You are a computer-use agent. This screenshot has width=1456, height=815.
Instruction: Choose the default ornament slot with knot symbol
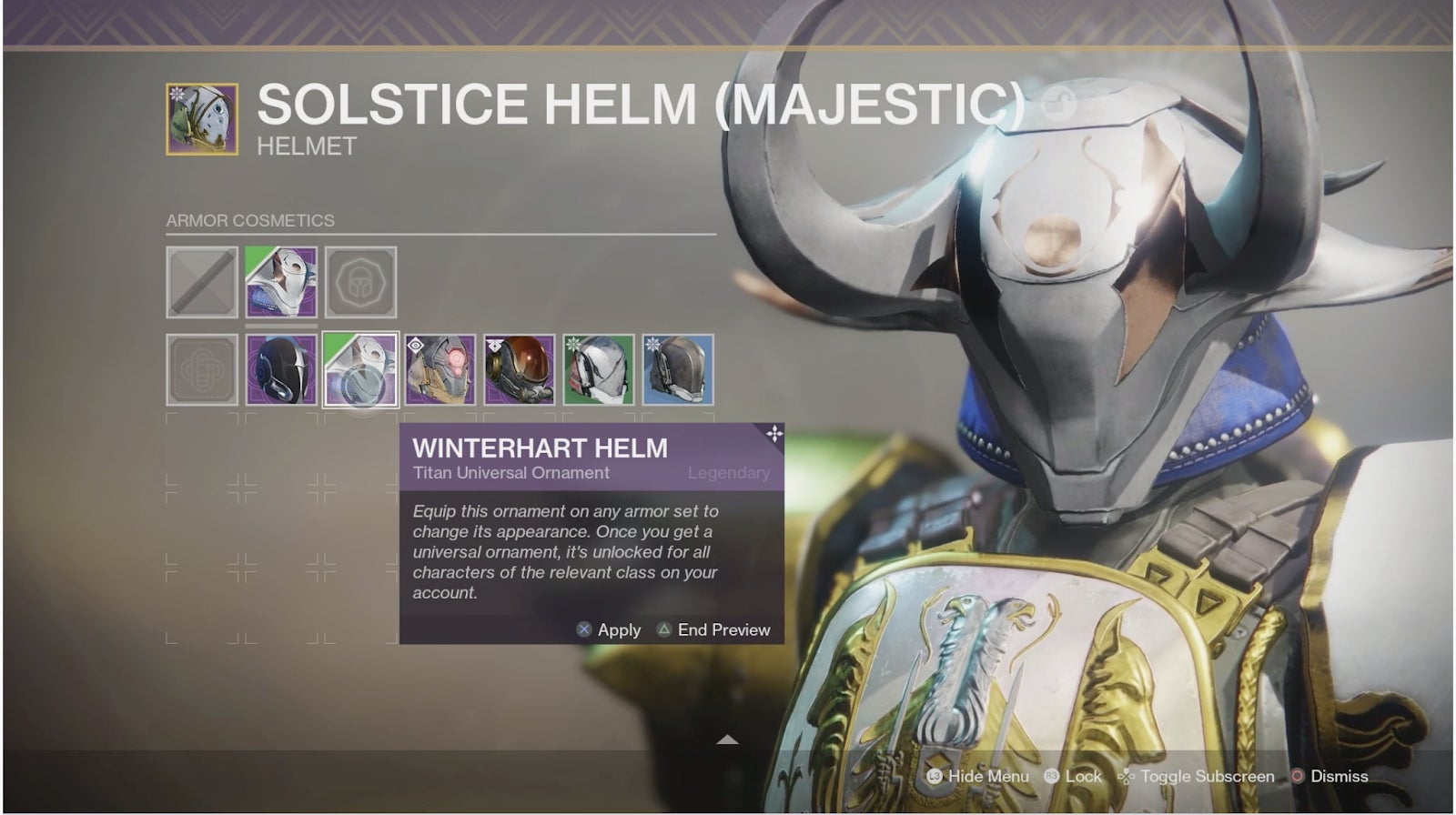[202, 369]
